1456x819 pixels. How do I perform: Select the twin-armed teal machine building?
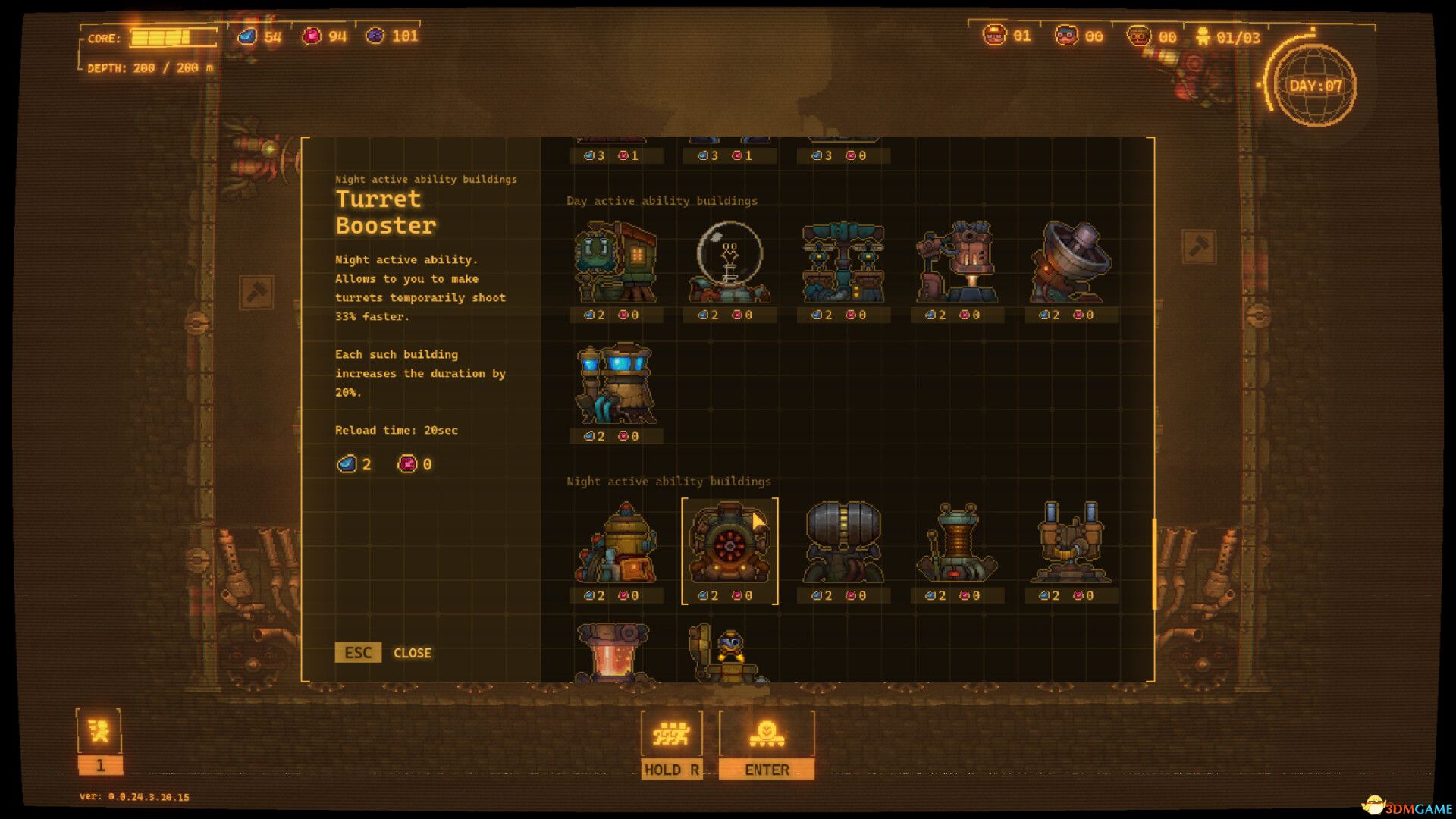[843, 262]
